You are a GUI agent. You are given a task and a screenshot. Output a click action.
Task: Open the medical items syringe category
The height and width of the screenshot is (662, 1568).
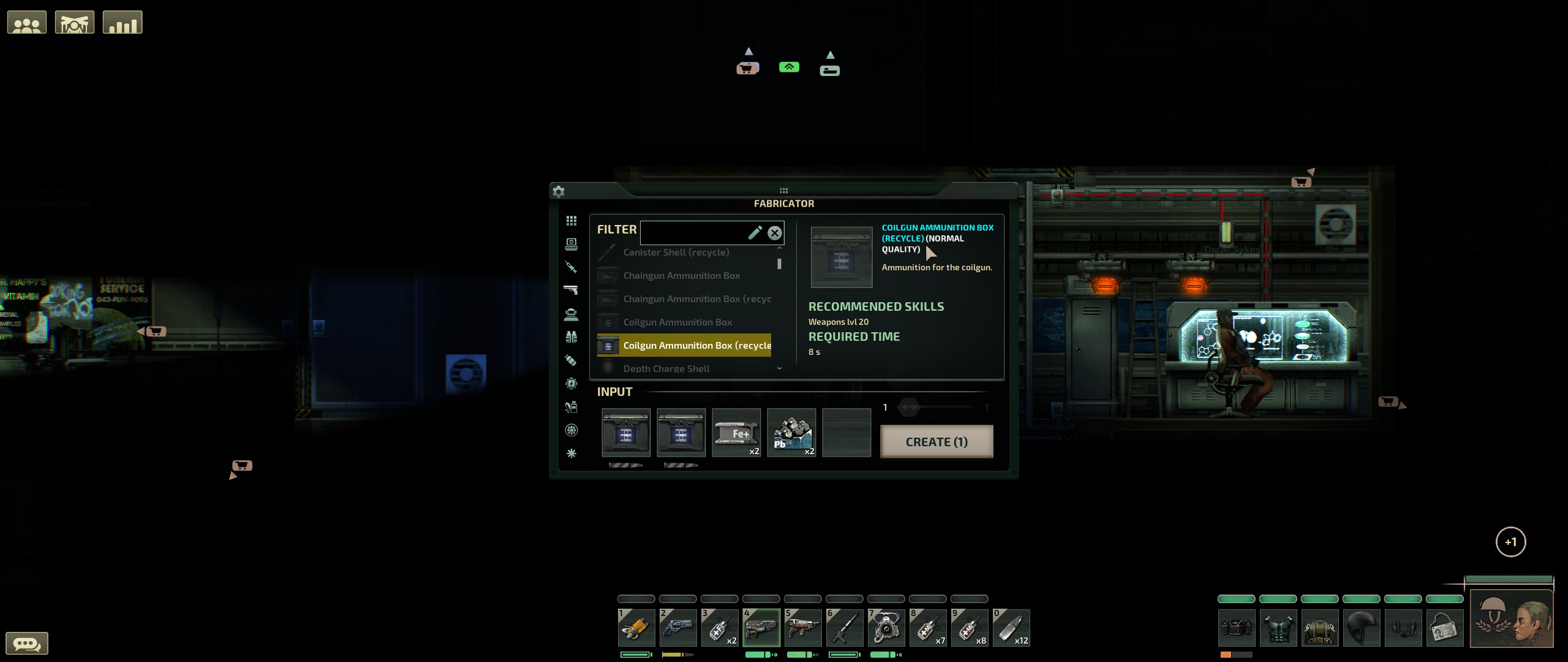[571, 268]
